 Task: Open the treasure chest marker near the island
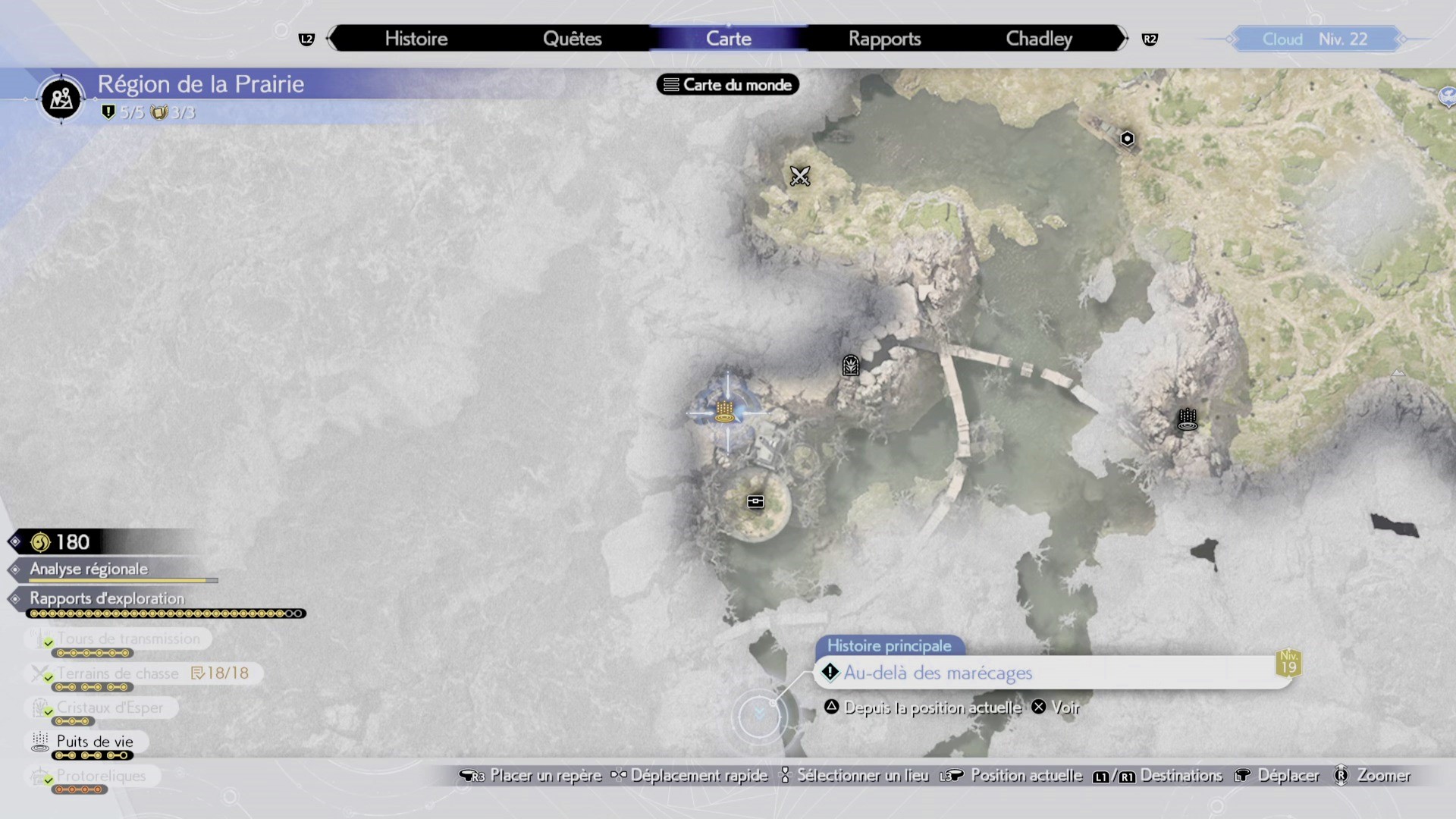pos(755,500)
